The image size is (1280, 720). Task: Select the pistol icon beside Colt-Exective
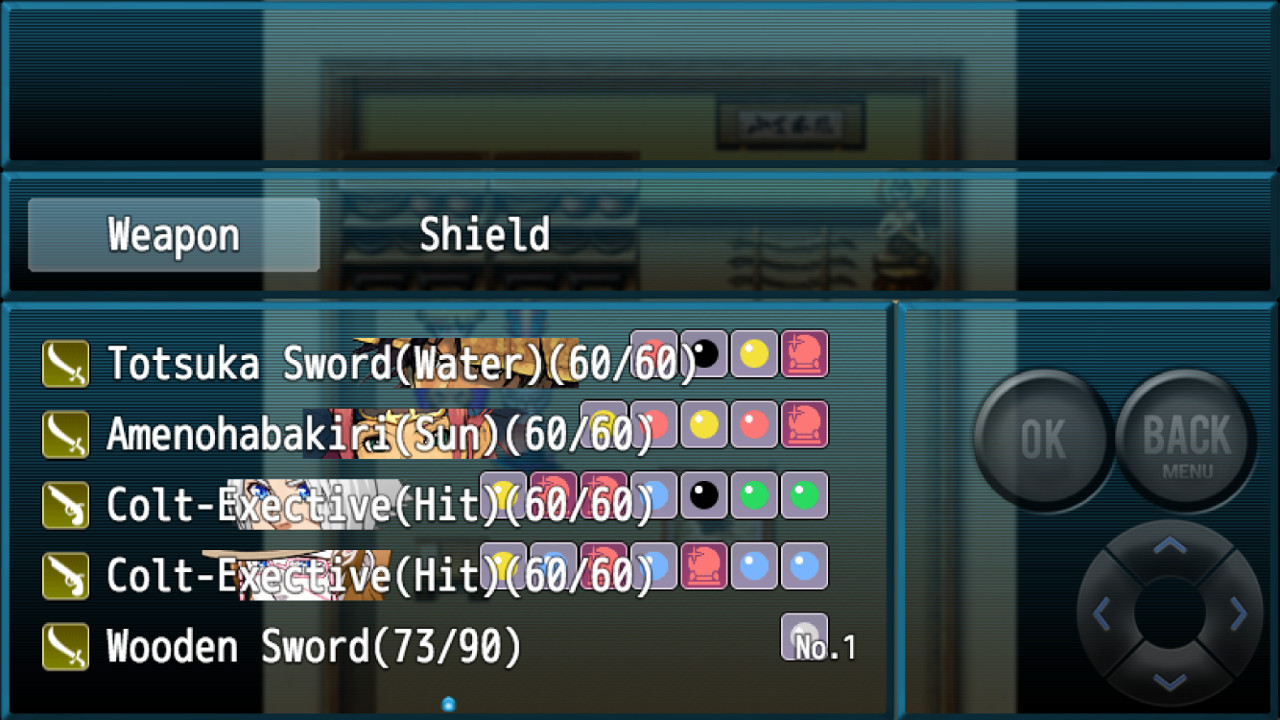[64, 505]
